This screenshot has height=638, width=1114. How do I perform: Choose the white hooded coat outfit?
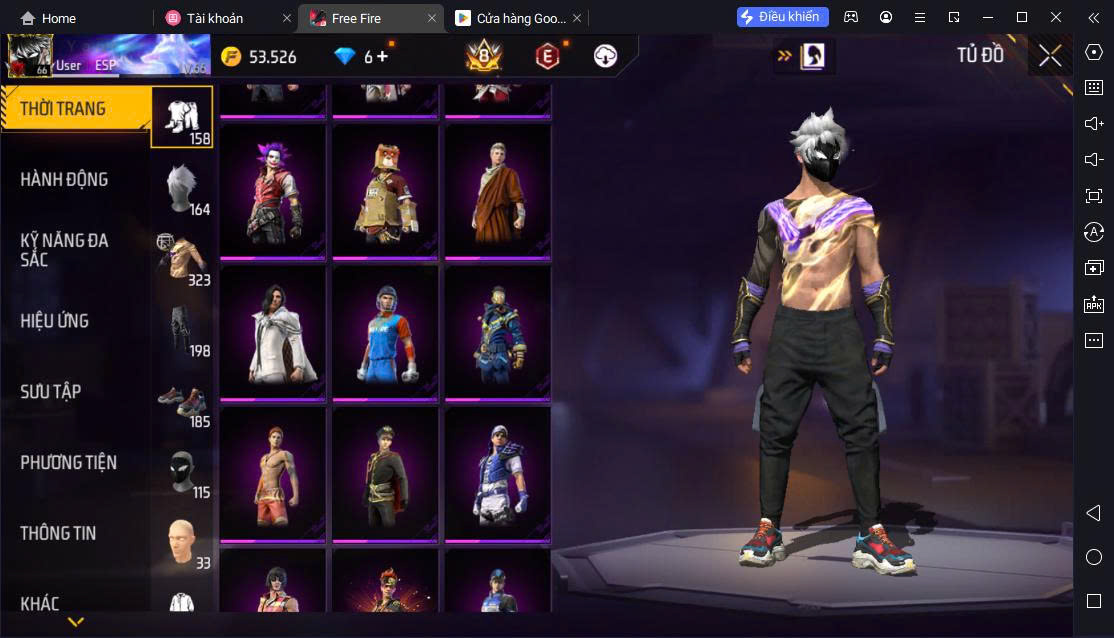[272, 332]
